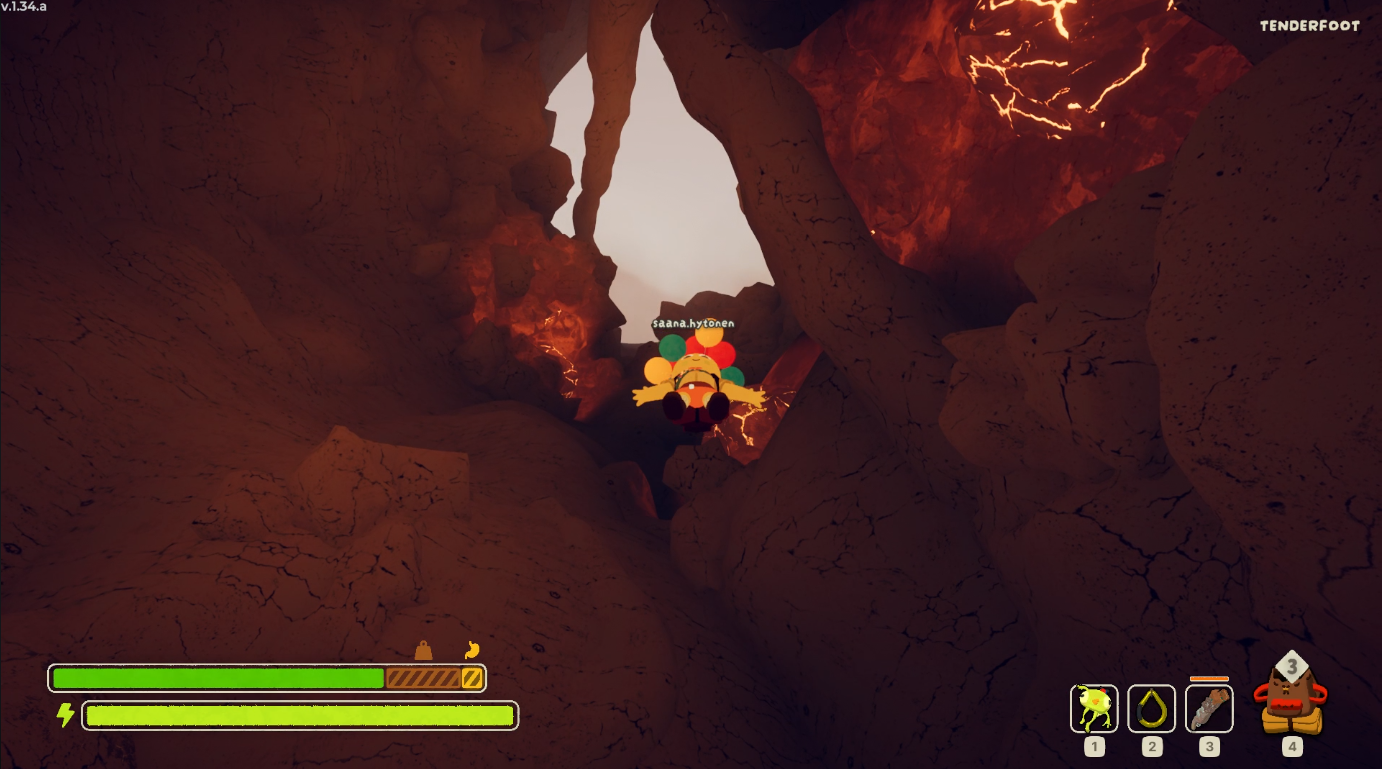This screenshot has width=1382, height=769.
Task: Select the green Bing Bong plush slot
Action: (1094, 708)
